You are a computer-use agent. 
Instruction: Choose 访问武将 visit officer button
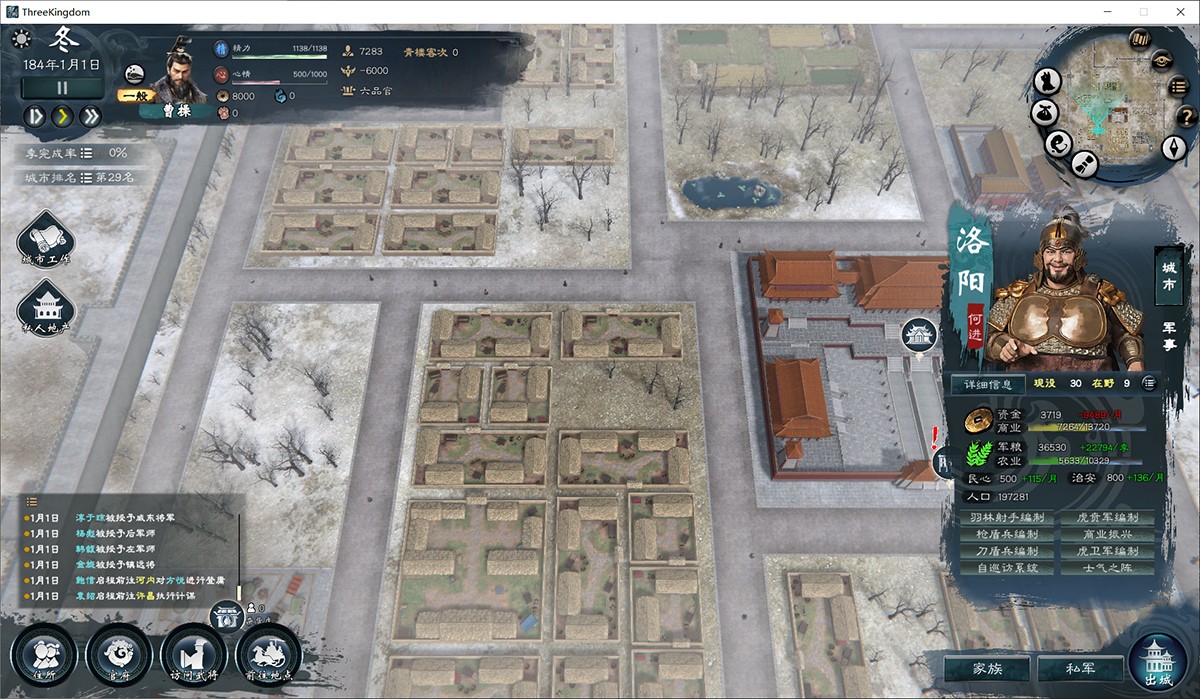(x=194, y=656)
